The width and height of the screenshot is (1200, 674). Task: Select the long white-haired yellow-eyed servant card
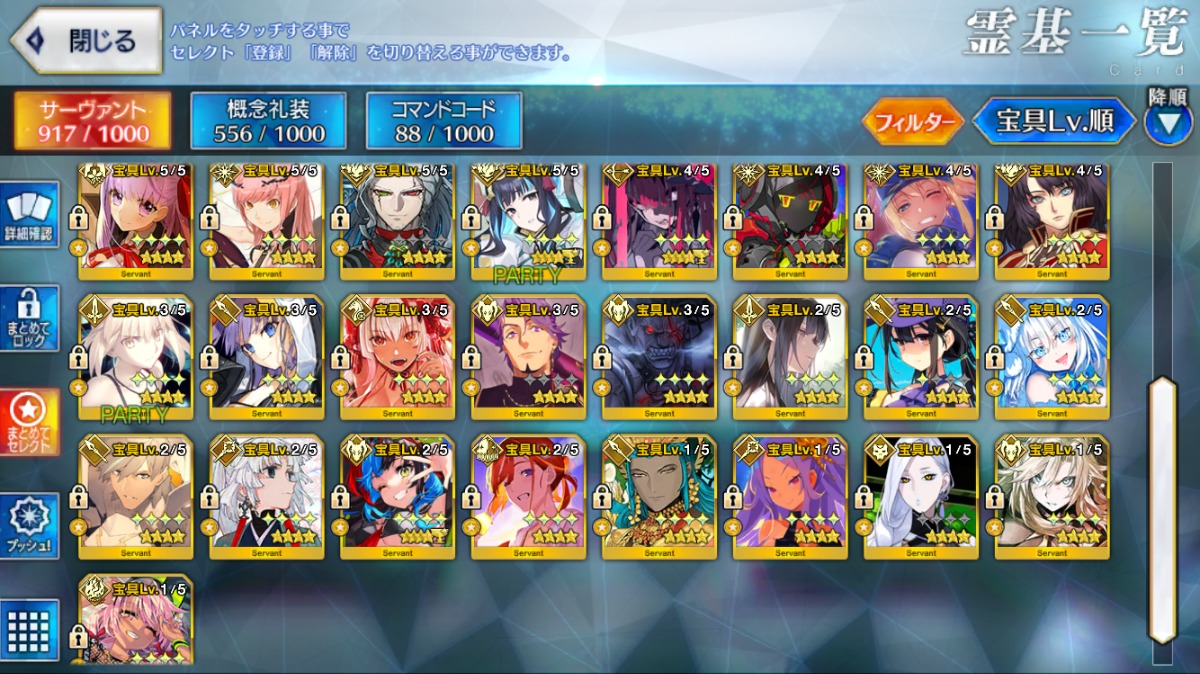921,495
